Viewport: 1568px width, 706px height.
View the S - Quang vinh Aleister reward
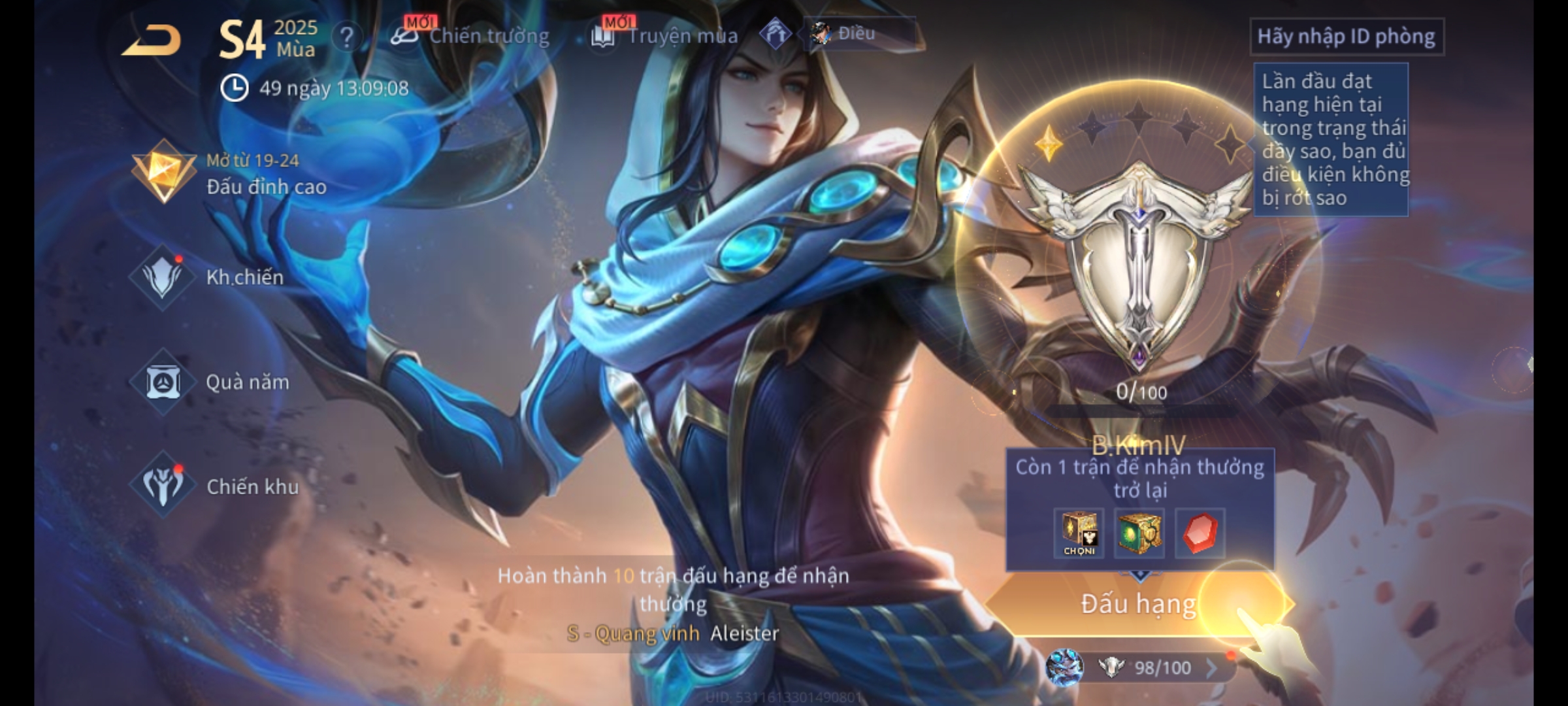(673, 633)
